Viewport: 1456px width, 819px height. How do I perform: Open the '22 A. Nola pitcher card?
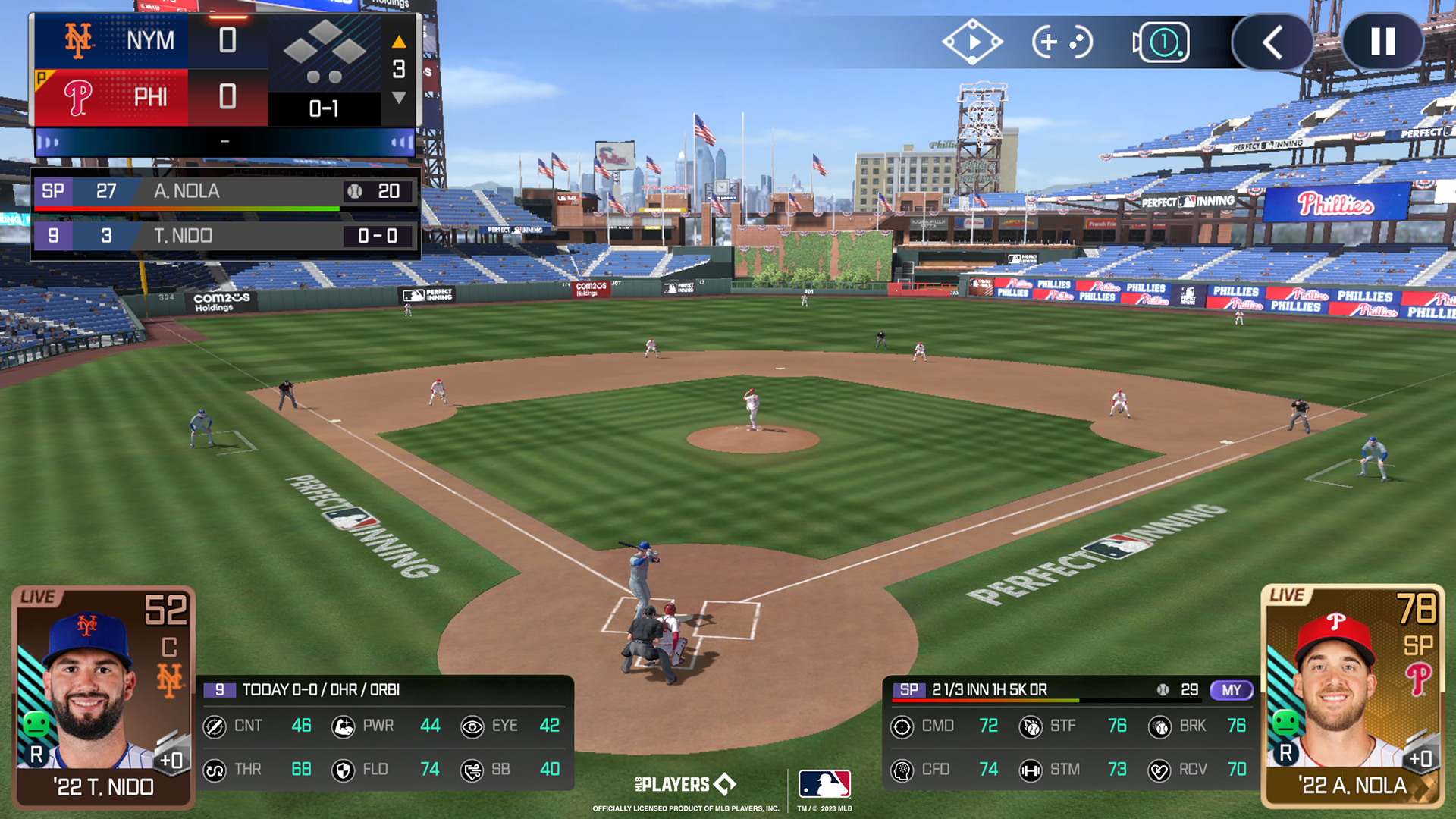click(1352, 696)
